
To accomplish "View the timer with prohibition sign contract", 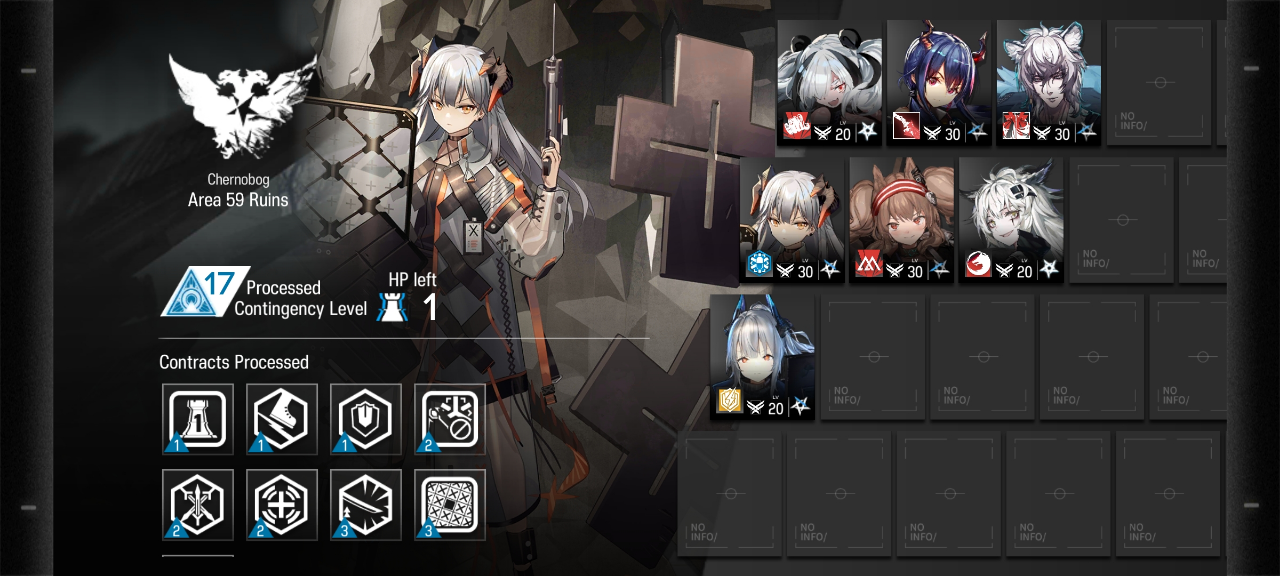I will click(450, 419).
